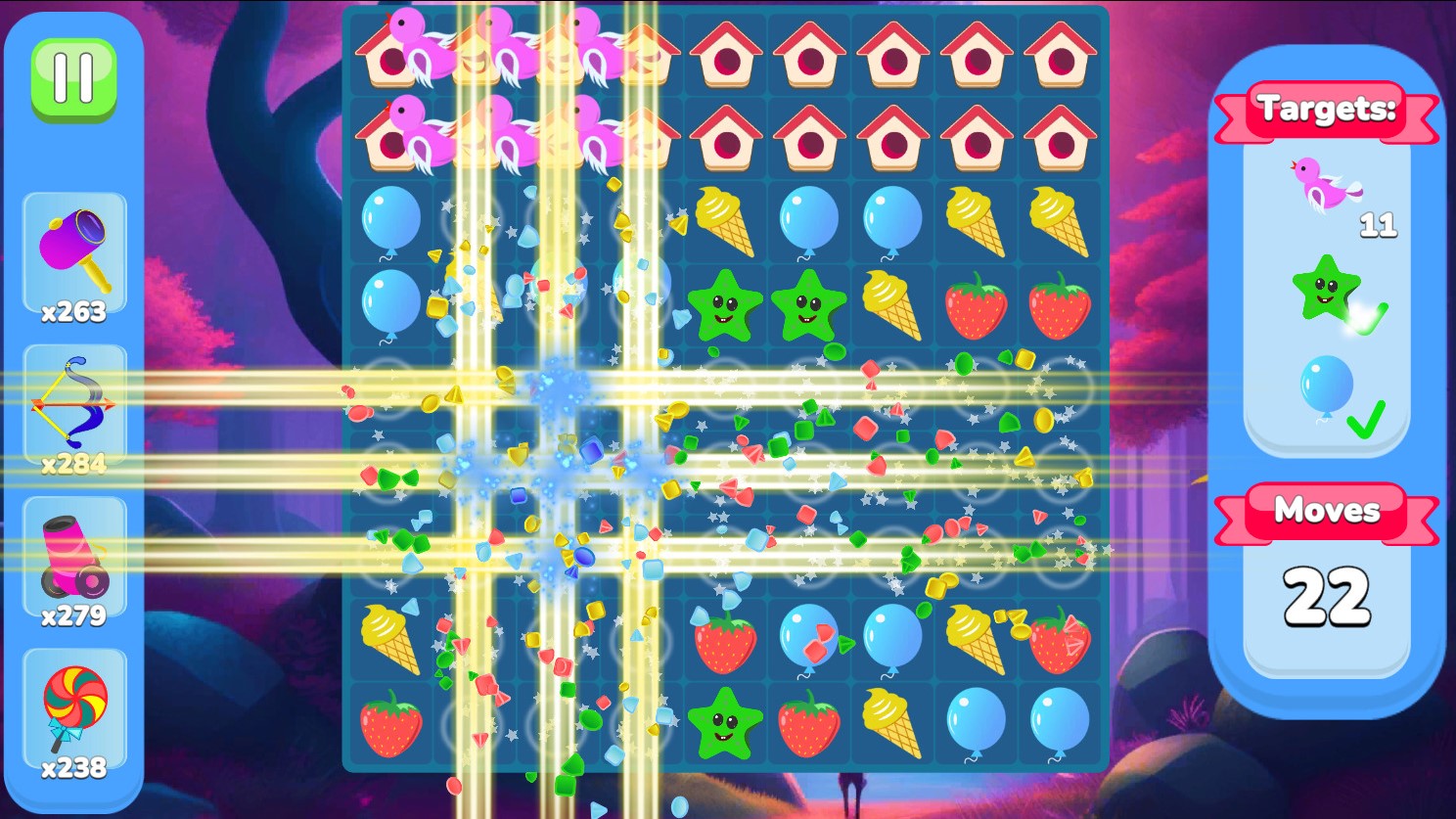Click a blue balloon tile on the board

(x=975, y=720)
